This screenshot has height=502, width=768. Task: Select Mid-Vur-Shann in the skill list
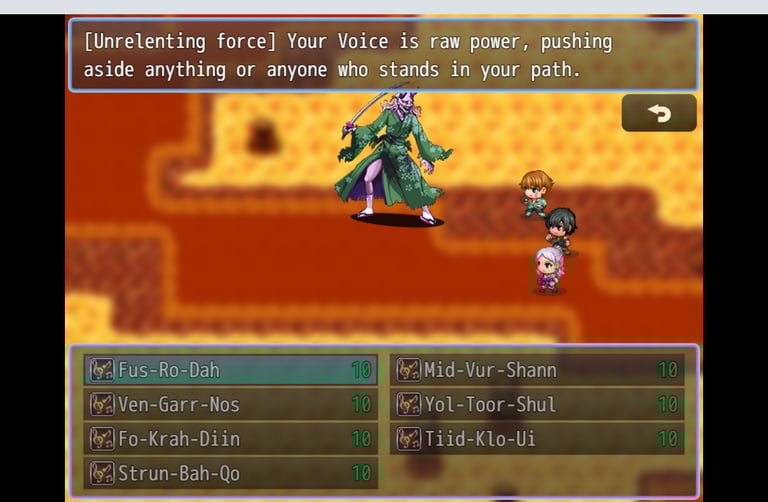coord(537,370)
